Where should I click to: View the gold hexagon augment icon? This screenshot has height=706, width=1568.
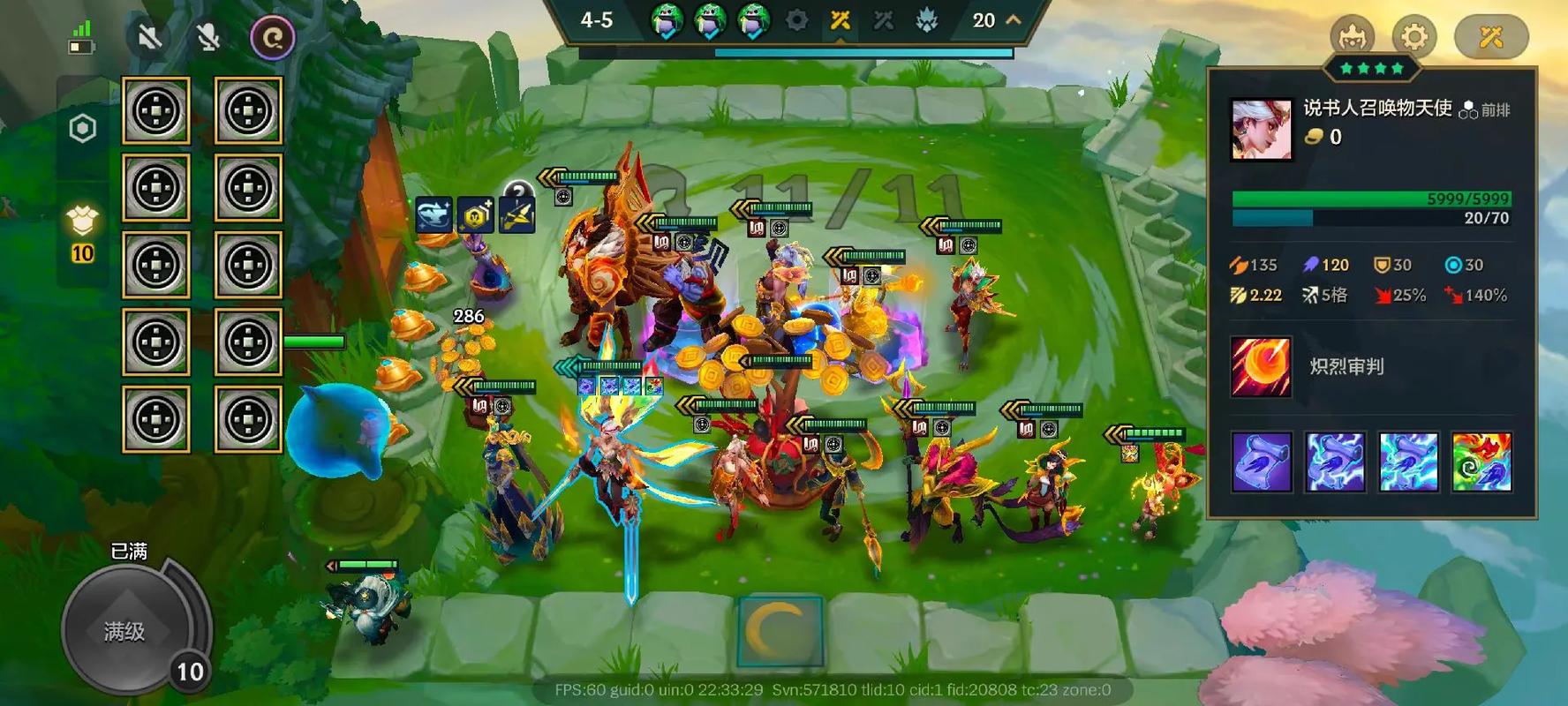(x=475, y=215)
